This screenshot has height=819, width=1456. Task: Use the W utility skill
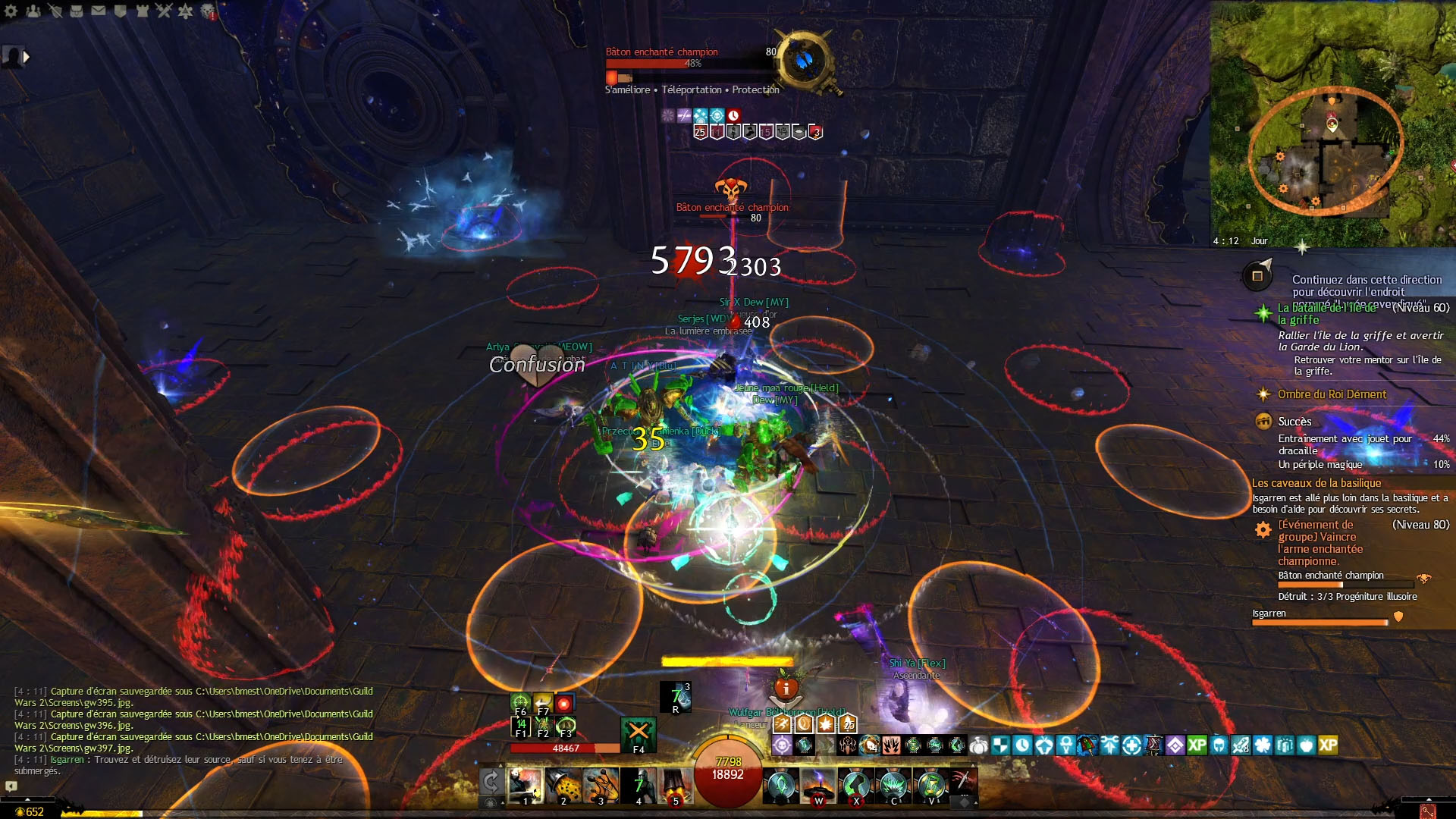(x=818, y=786)
